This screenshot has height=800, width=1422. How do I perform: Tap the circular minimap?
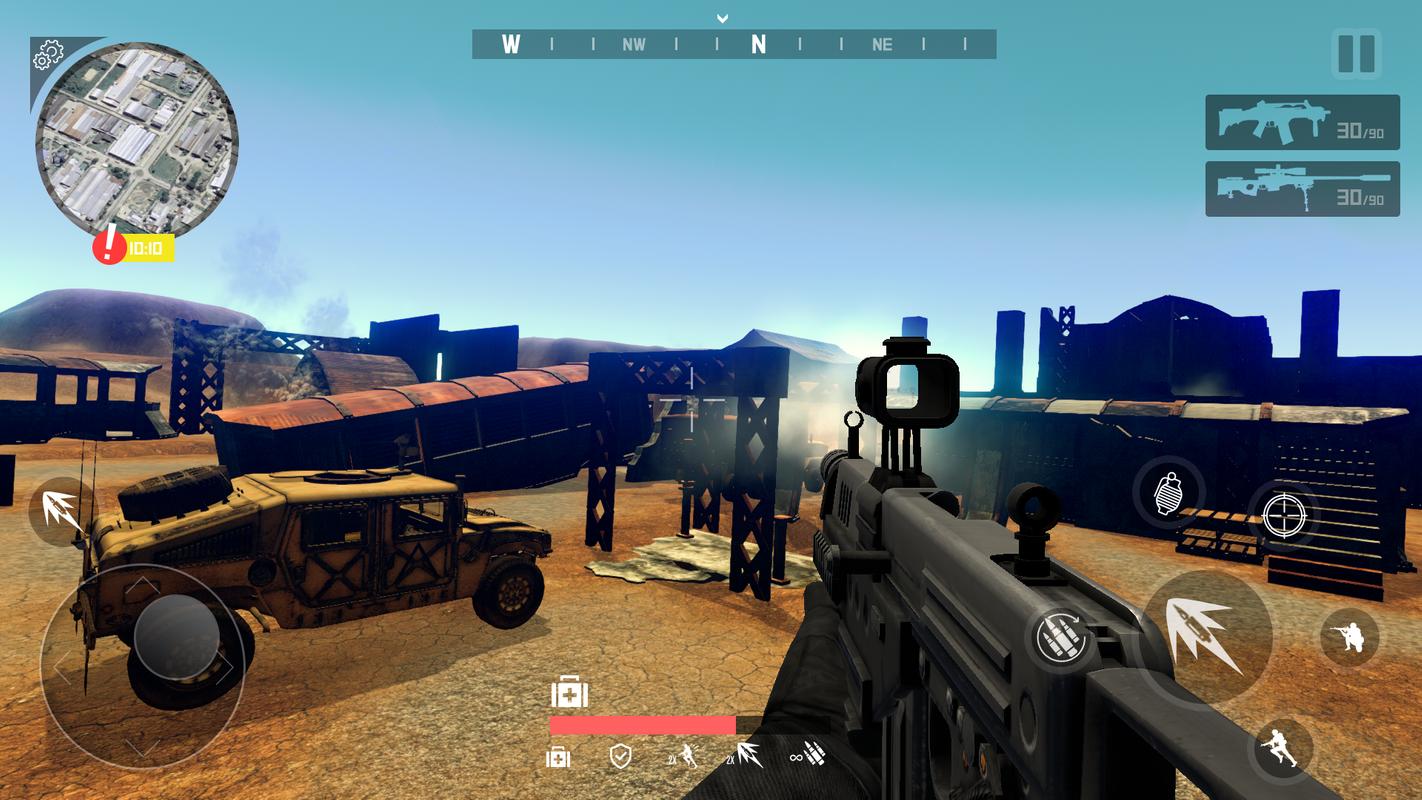click(x=136, y=139)
